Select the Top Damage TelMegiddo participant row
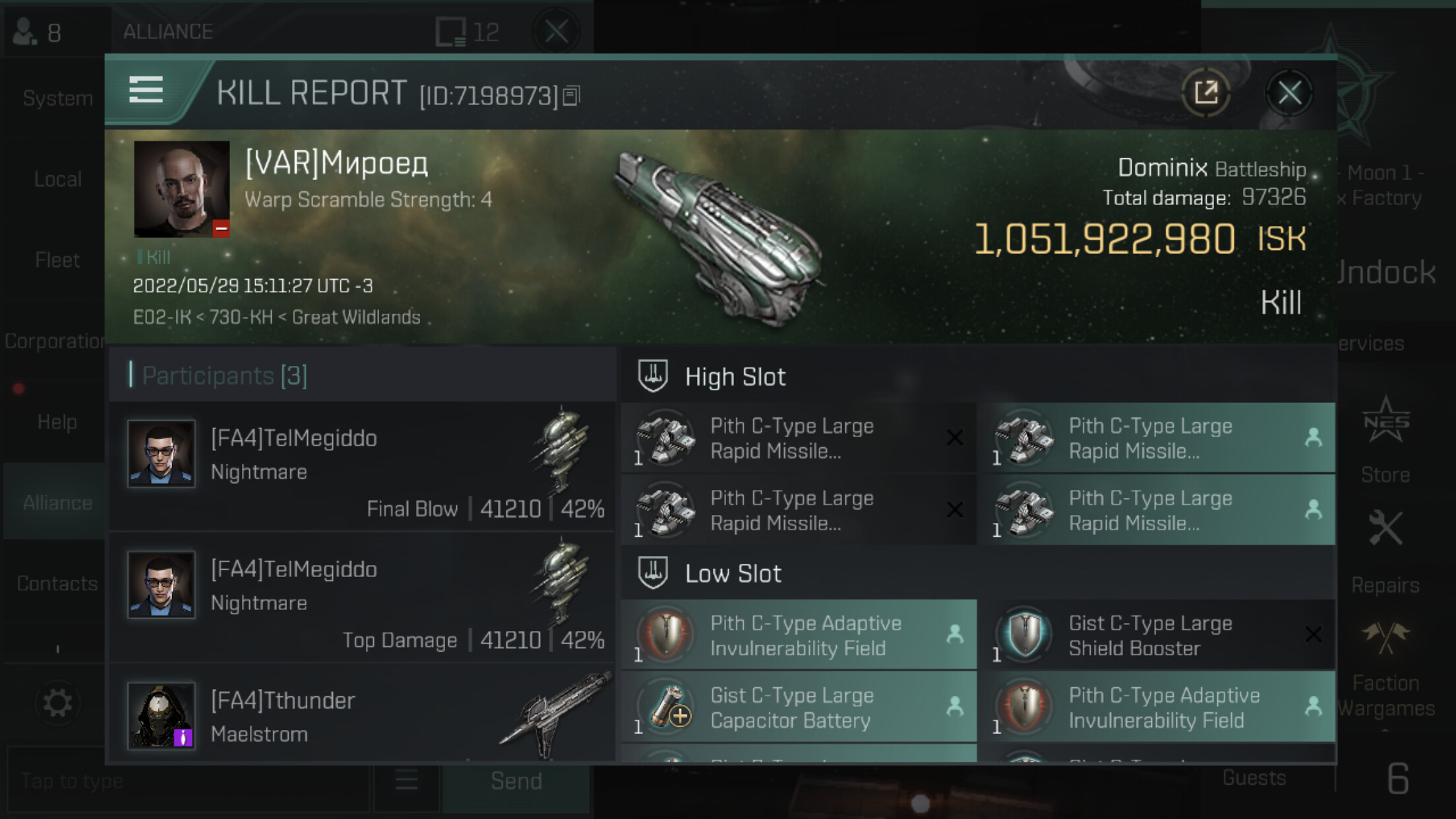 pyautogui.click(x=363, y=598)
